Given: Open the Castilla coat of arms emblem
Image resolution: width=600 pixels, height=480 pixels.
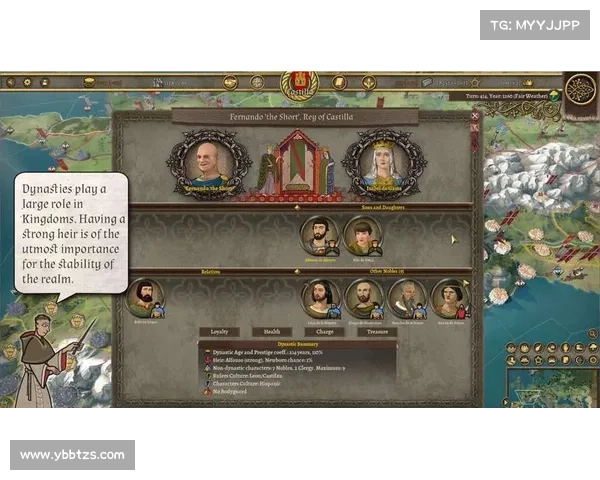Looking at the screenshot, I should point(298,82).
